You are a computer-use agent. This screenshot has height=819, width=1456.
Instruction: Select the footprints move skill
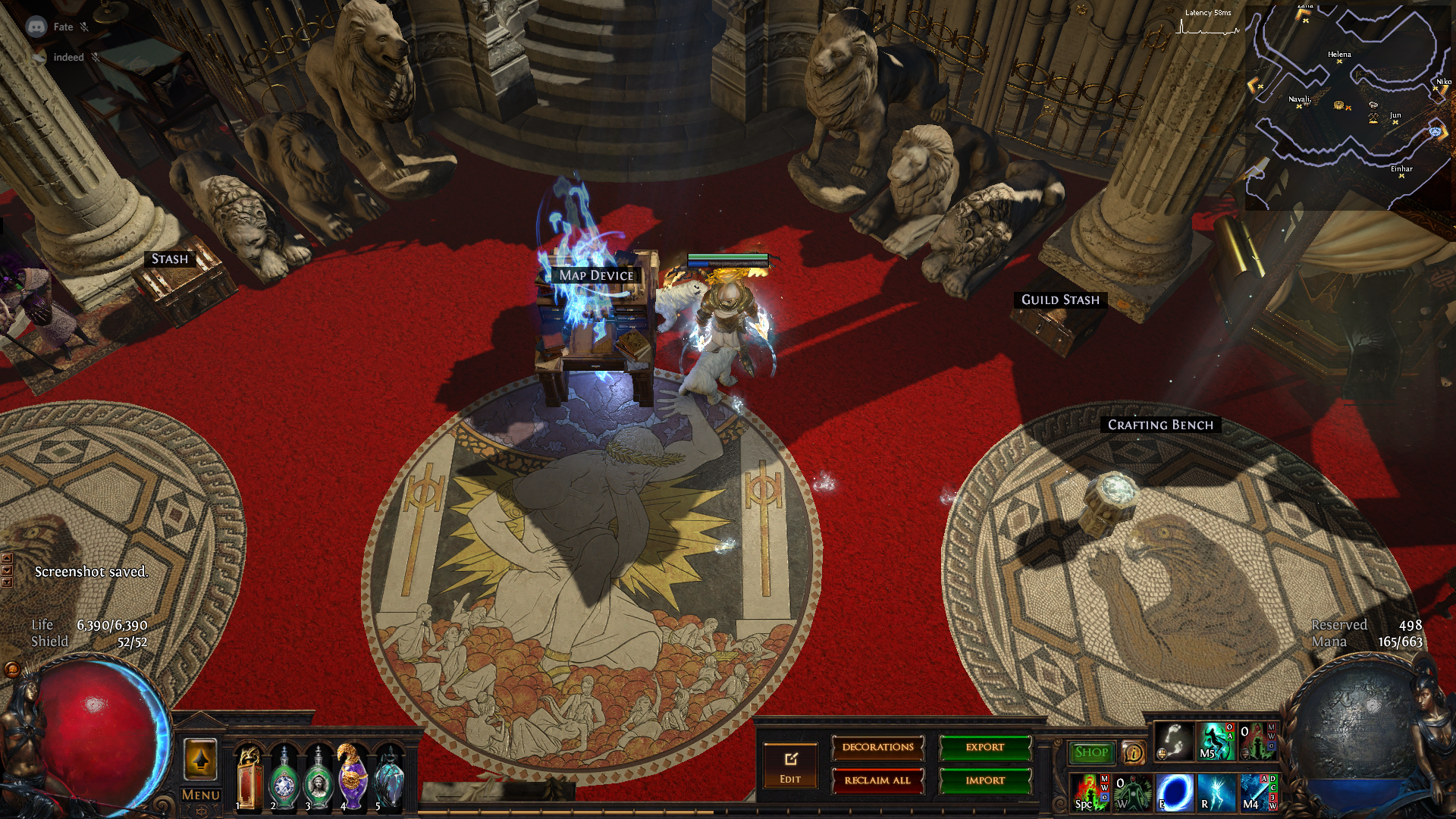tap(1173, 742)
